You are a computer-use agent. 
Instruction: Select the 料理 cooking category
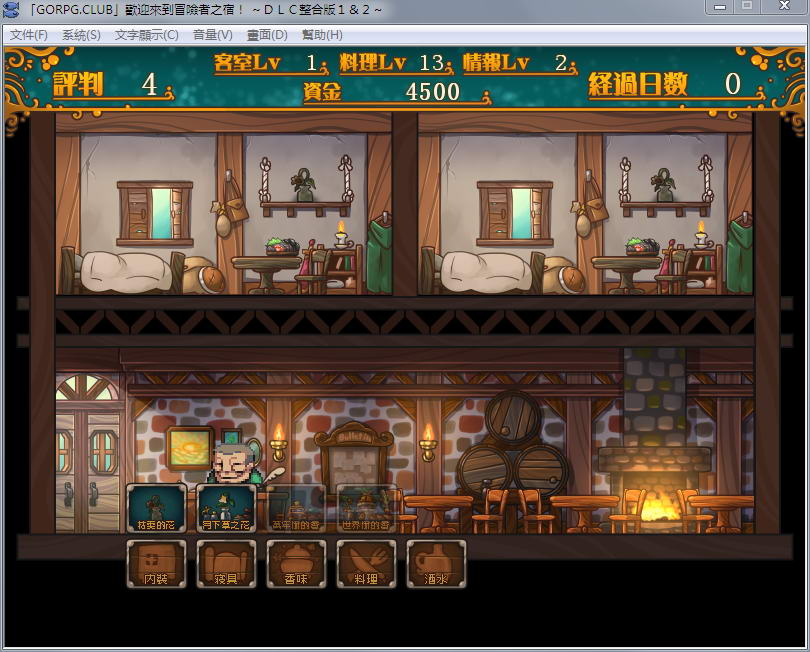point(366,563)
